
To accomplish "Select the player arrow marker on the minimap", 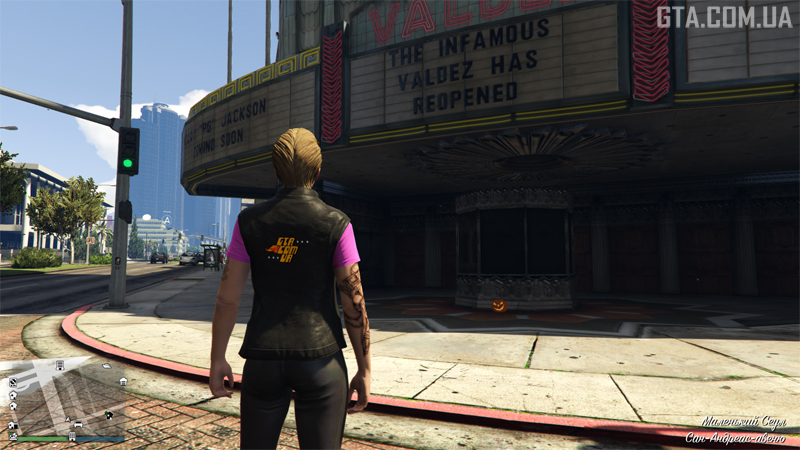I will 68,417.
